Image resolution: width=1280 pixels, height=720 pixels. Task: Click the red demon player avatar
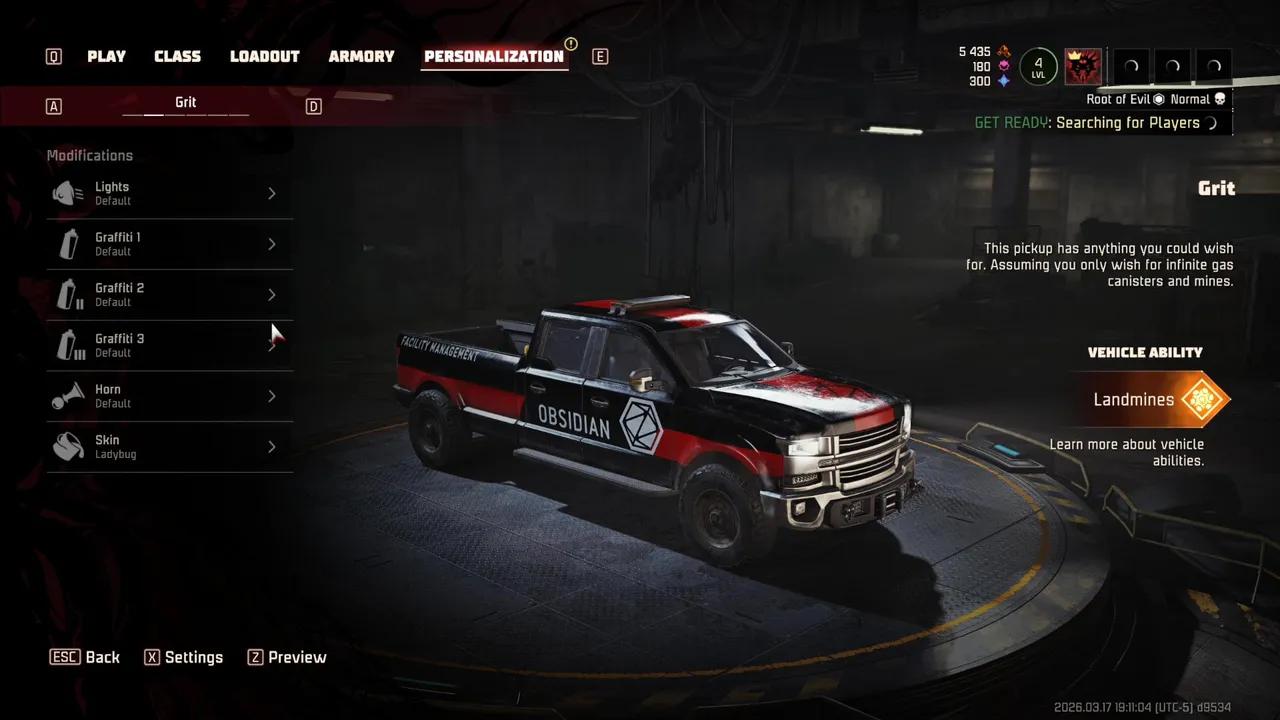click(1083, 67)
